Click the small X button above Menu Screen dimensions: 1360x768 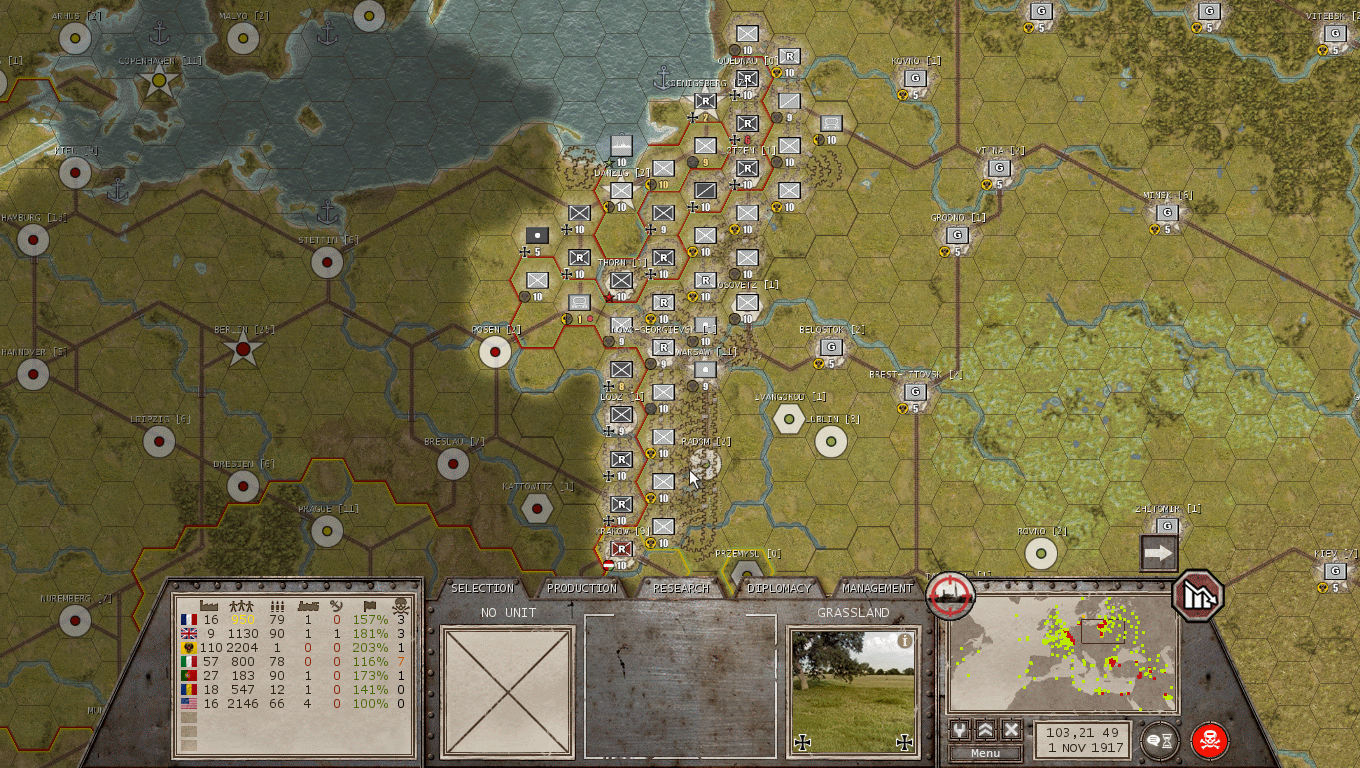coord(1011,730)
